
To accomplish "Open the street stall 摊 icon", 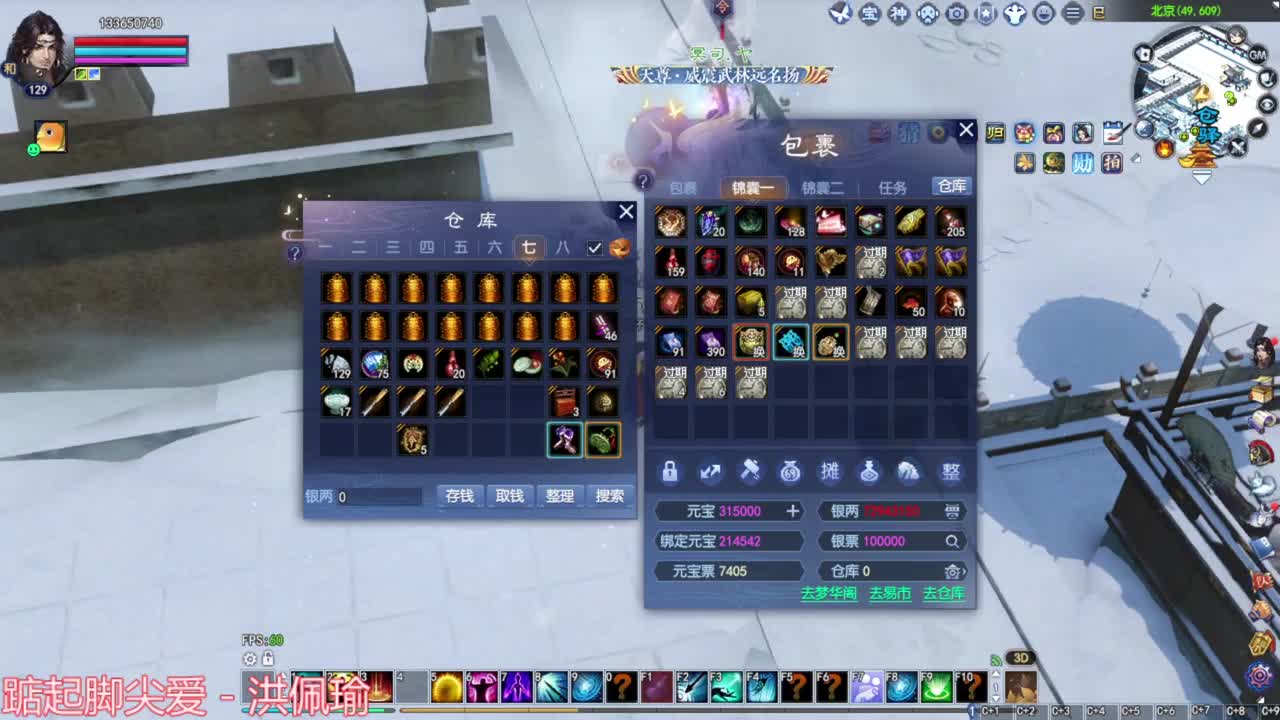I will [830, 471].
